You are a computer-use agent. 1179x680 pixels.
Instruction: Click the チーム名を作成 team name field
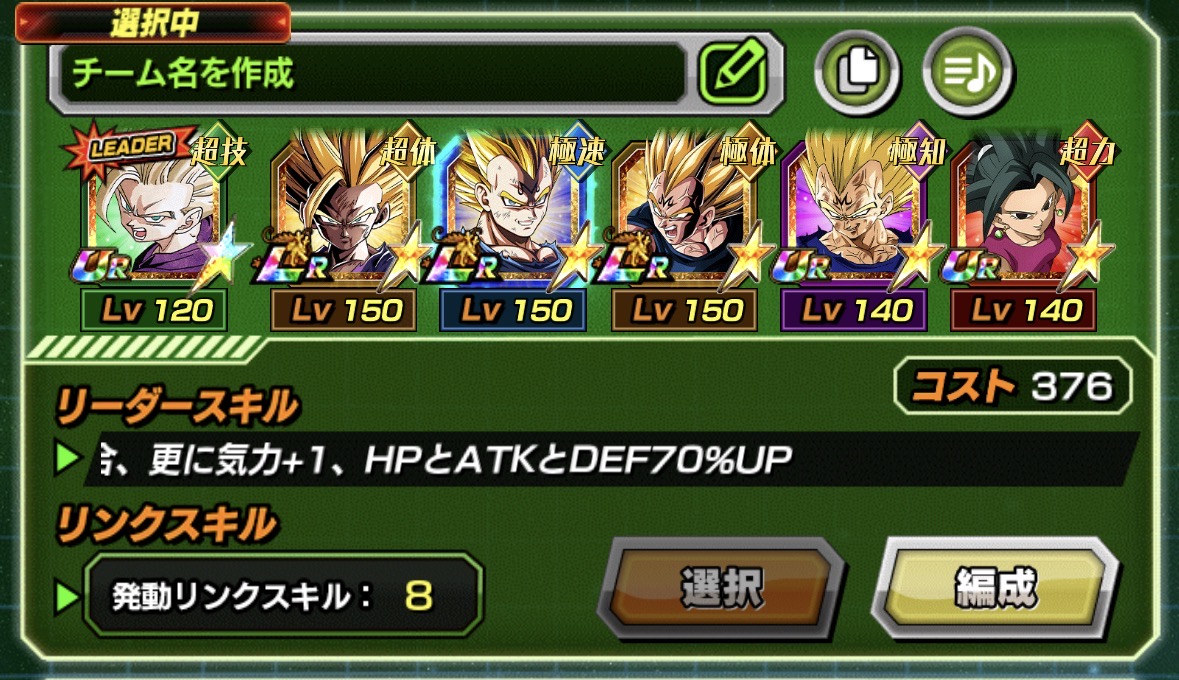click(370, 73)
